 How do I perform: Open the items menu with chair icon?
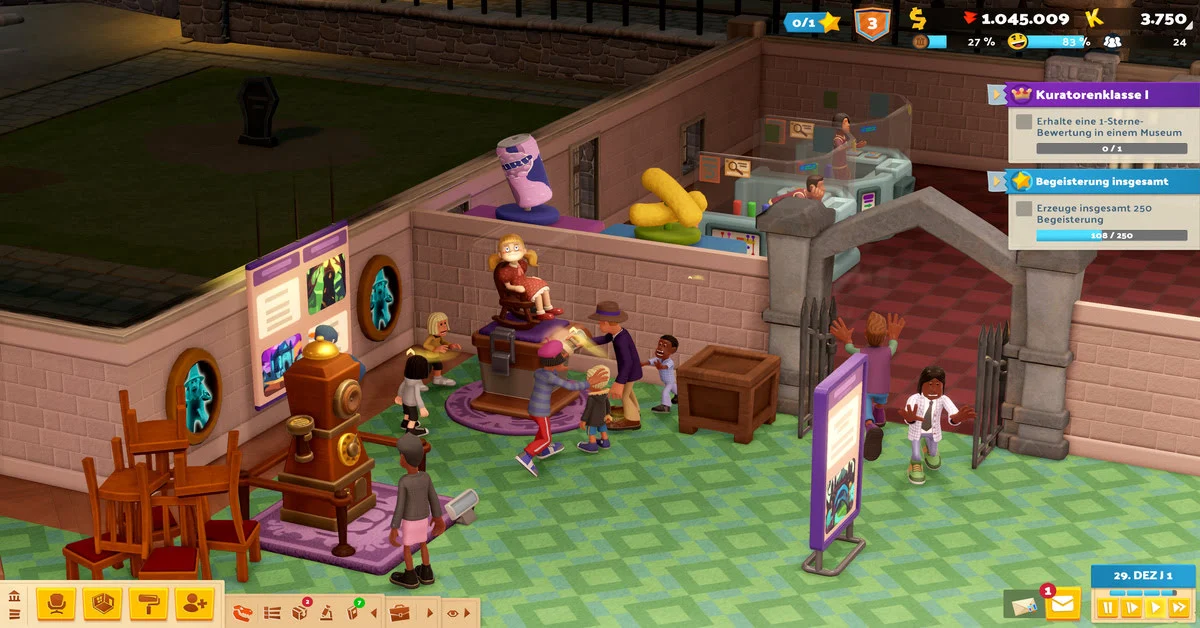56,603
